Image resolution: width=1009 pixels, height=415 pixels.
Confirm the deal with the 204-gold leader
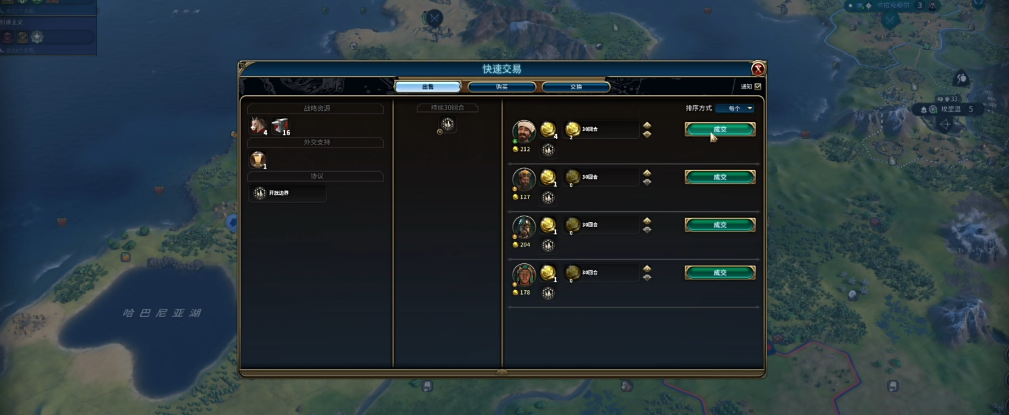coord(719,225)
